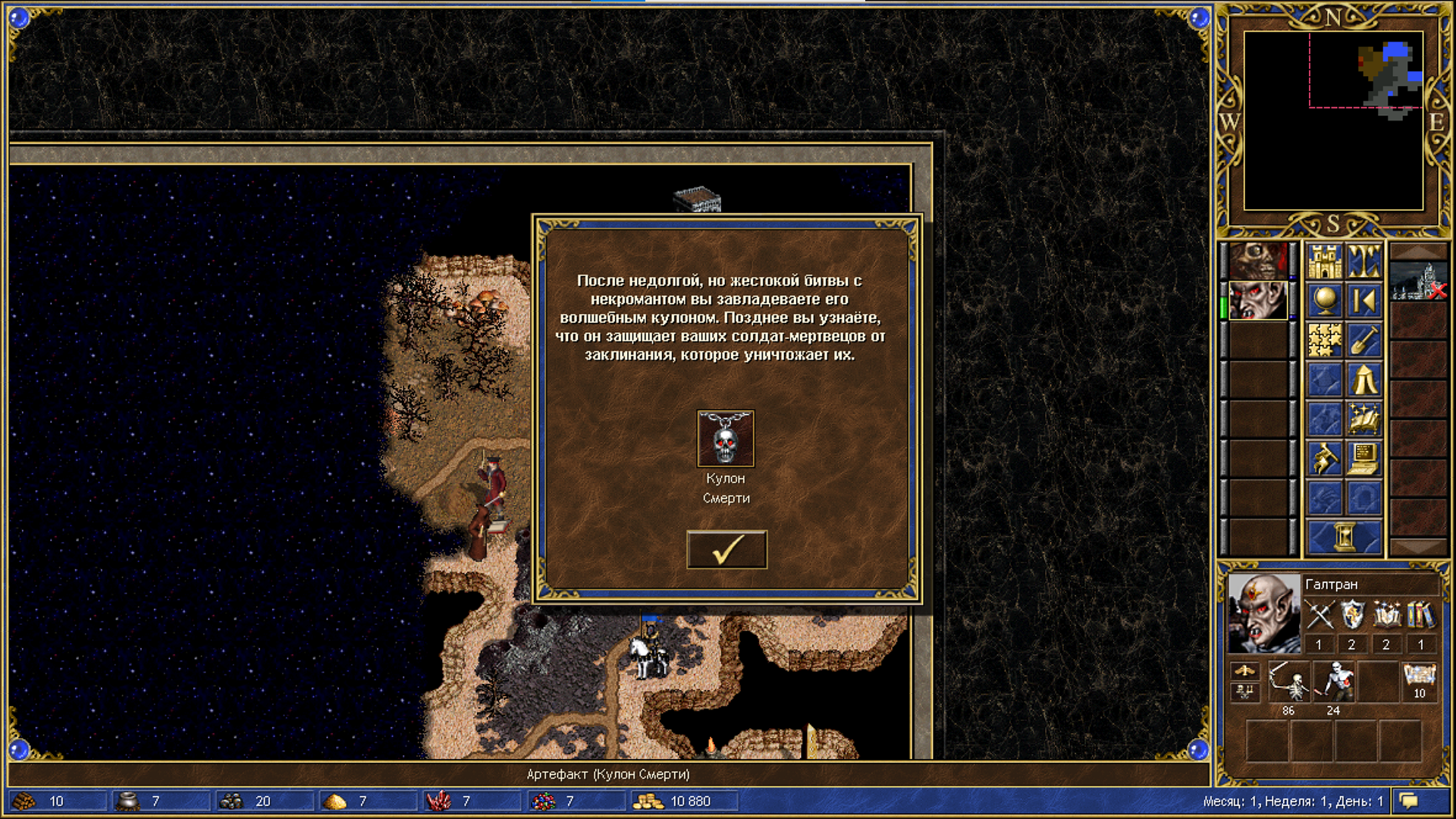1456x819 pixels.
Task: Open the puzzle map button
Action: pos(1325,340)
